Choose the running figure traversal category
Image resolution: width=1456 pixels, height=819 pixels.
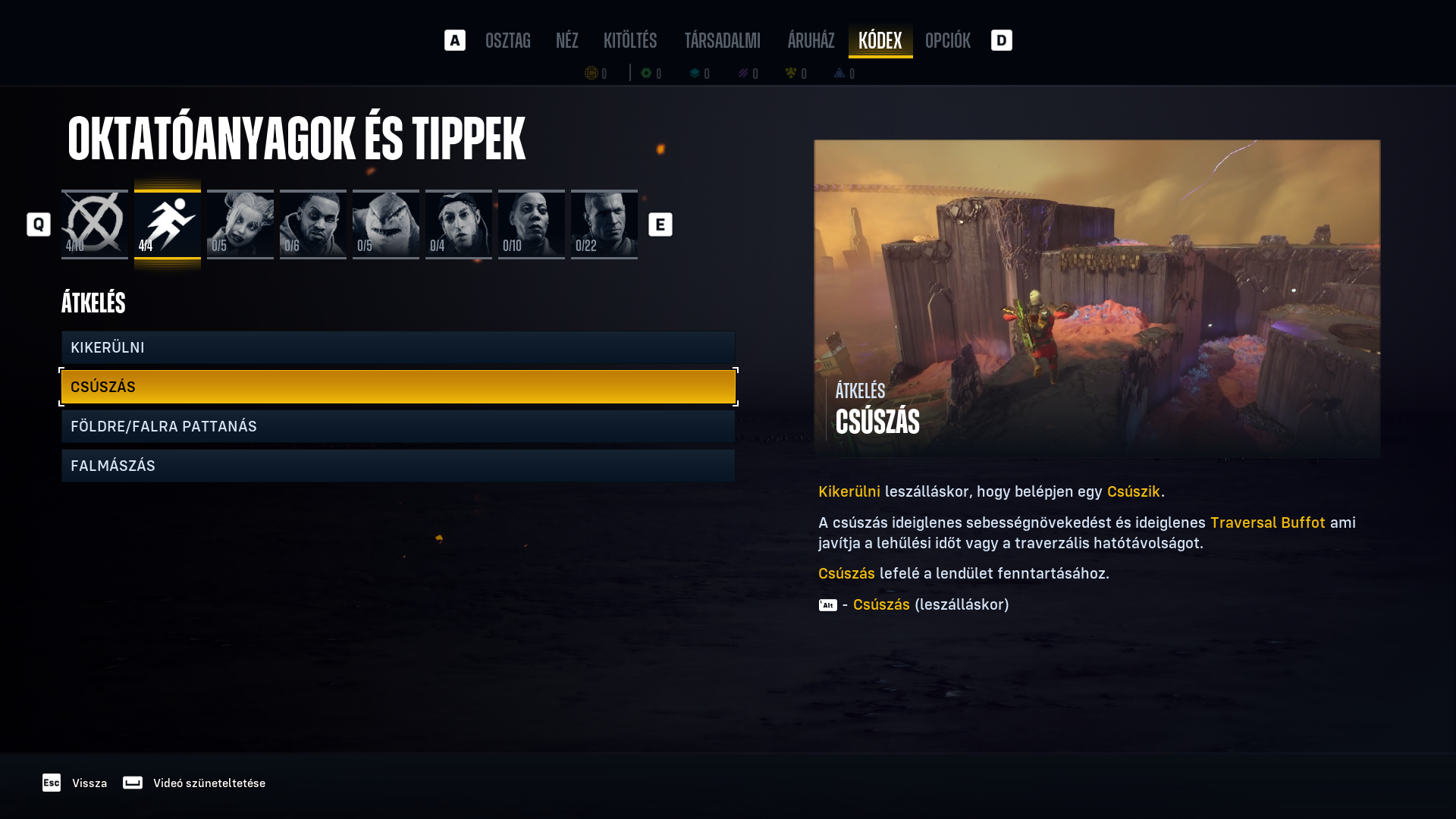[168, 224]
